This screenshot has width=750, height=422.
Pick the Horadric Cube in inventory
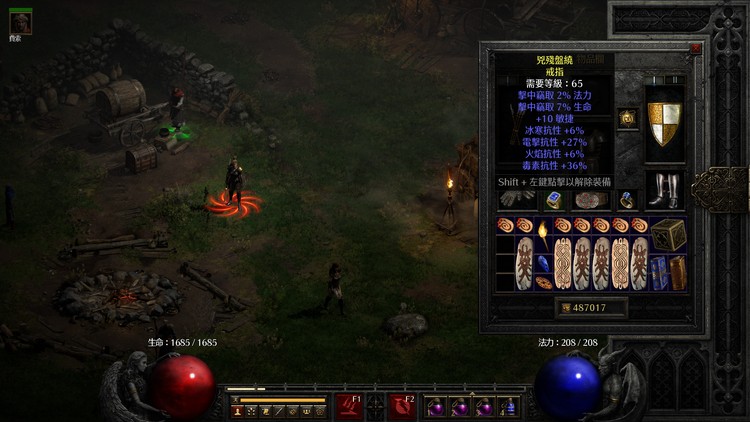pyautogui.click(x=669, y=235)
